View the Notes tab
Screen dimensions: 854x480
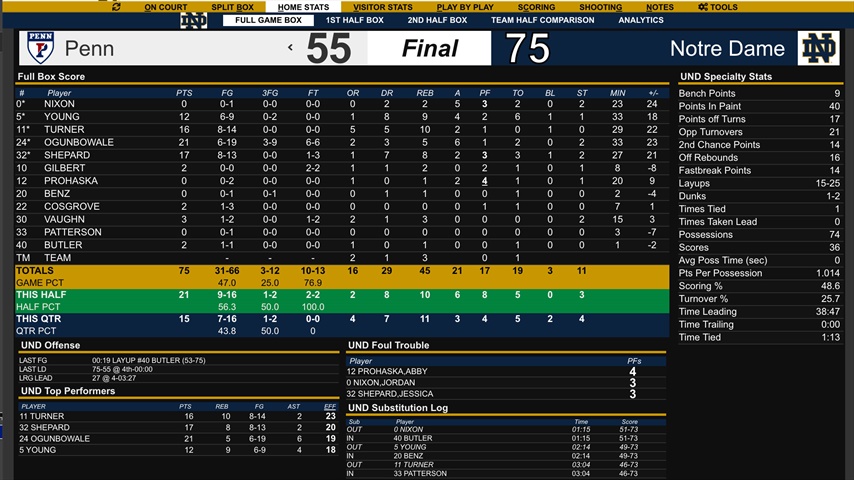click(659, 7)
